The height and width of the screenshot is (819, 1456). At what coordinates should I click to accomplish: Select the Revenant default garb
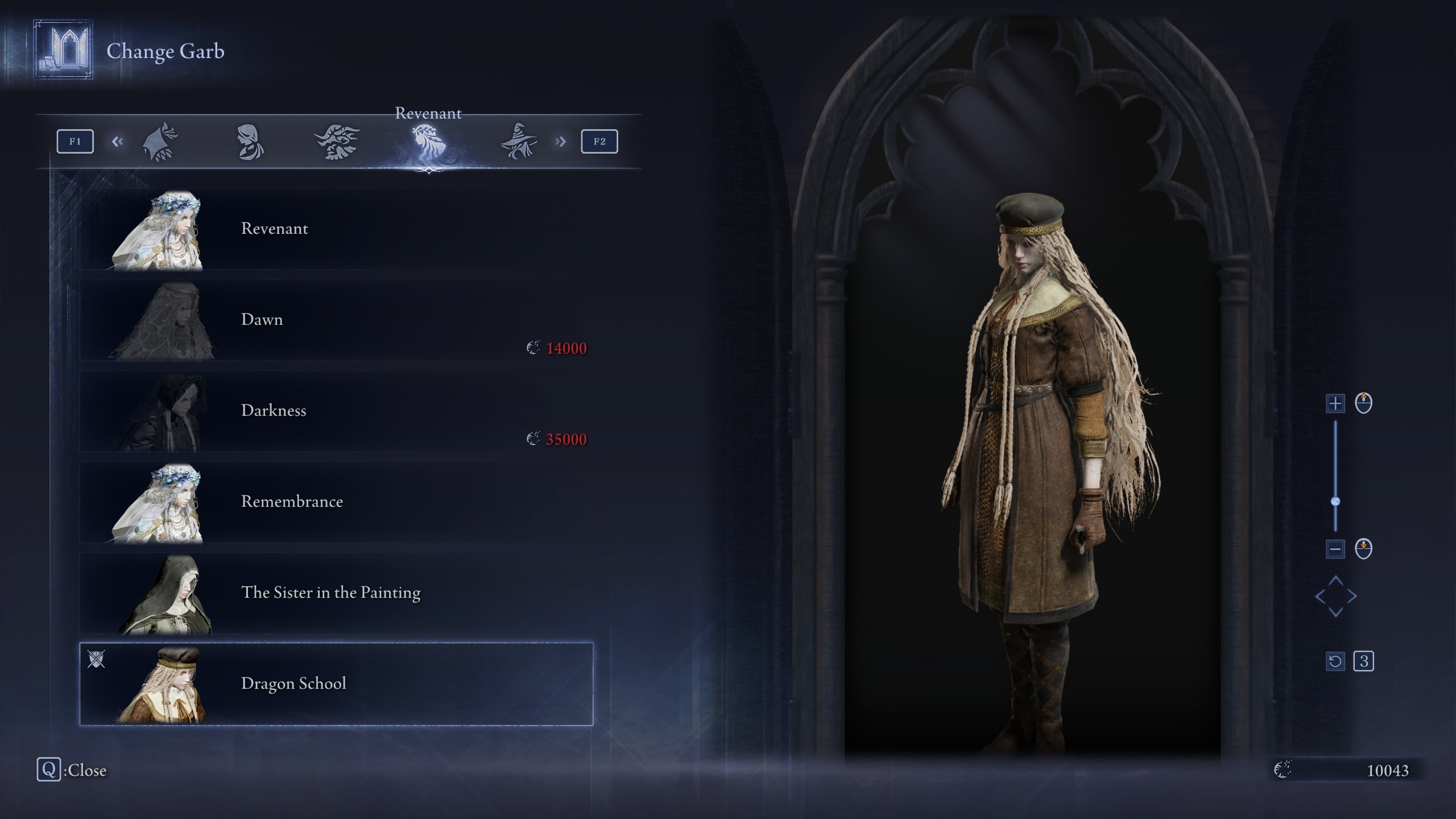pyautogui.click(x=336, y=229)
